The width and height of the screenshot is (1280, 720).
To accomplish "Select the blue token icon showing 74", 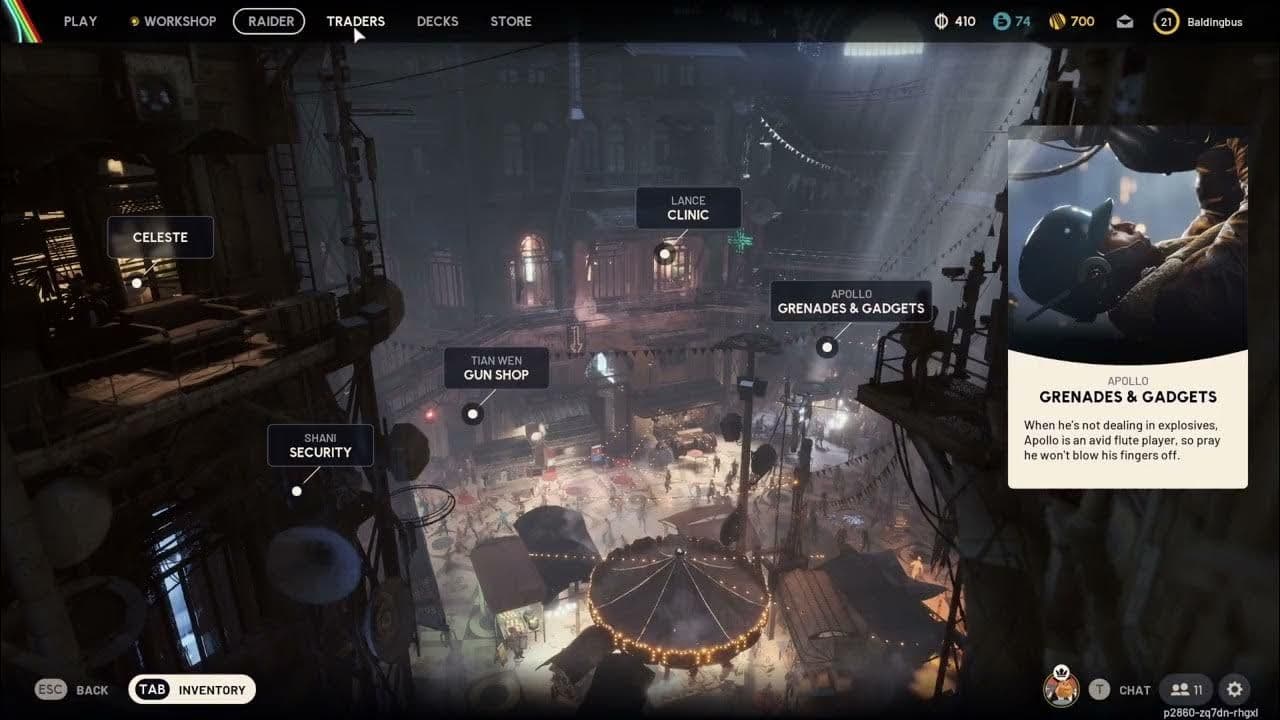I will (1001, 20).
